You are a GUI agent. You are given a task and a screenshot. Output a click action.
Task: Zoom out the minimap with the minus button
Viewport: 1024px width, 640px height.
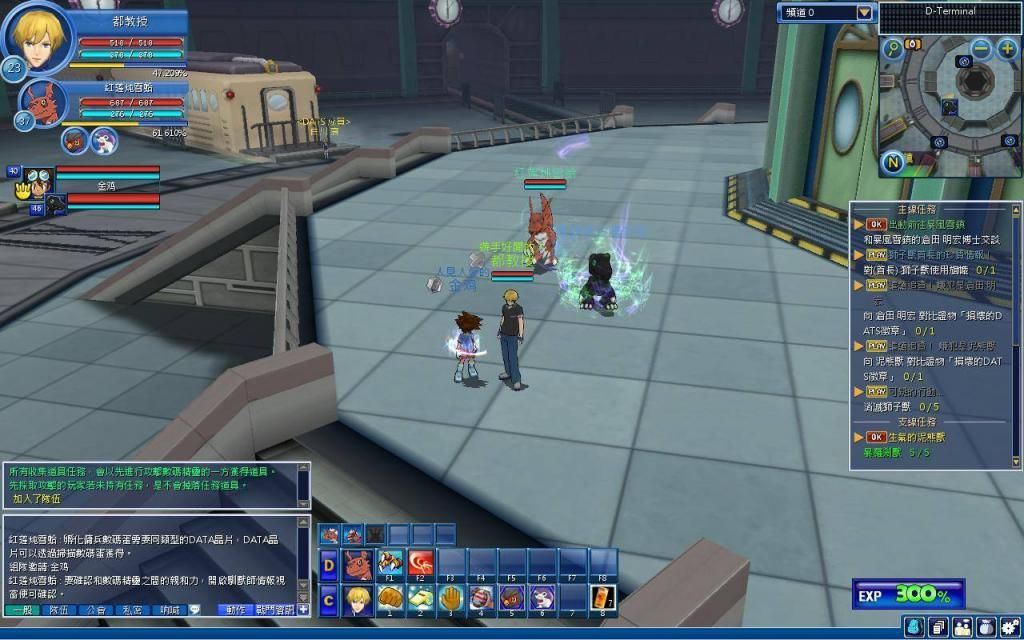[981, 48]
